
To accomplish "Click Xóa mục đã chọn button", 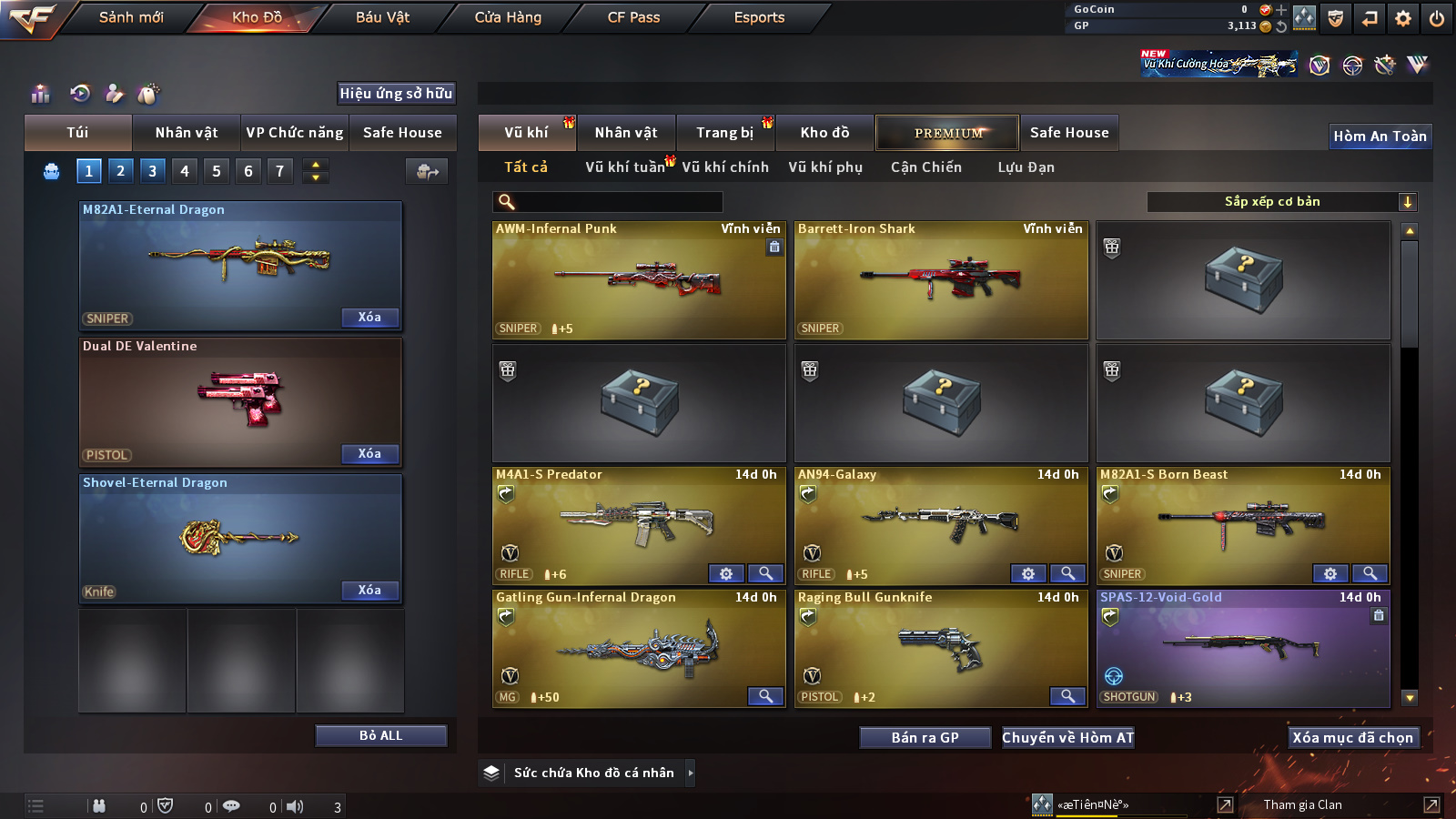I will [x=1352, y=737].
